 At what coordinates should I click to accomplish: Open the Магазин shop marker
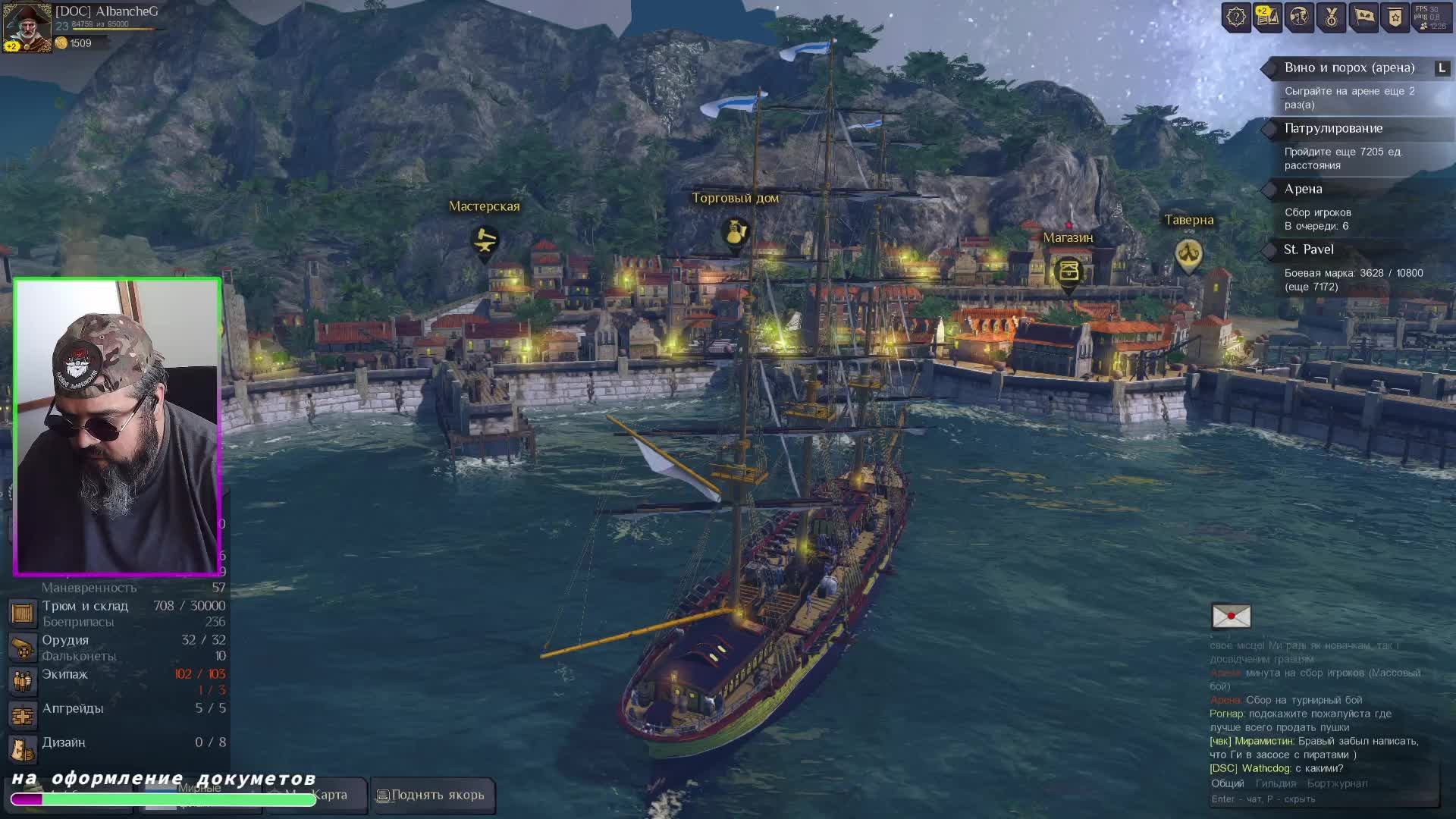(1068, 271)
